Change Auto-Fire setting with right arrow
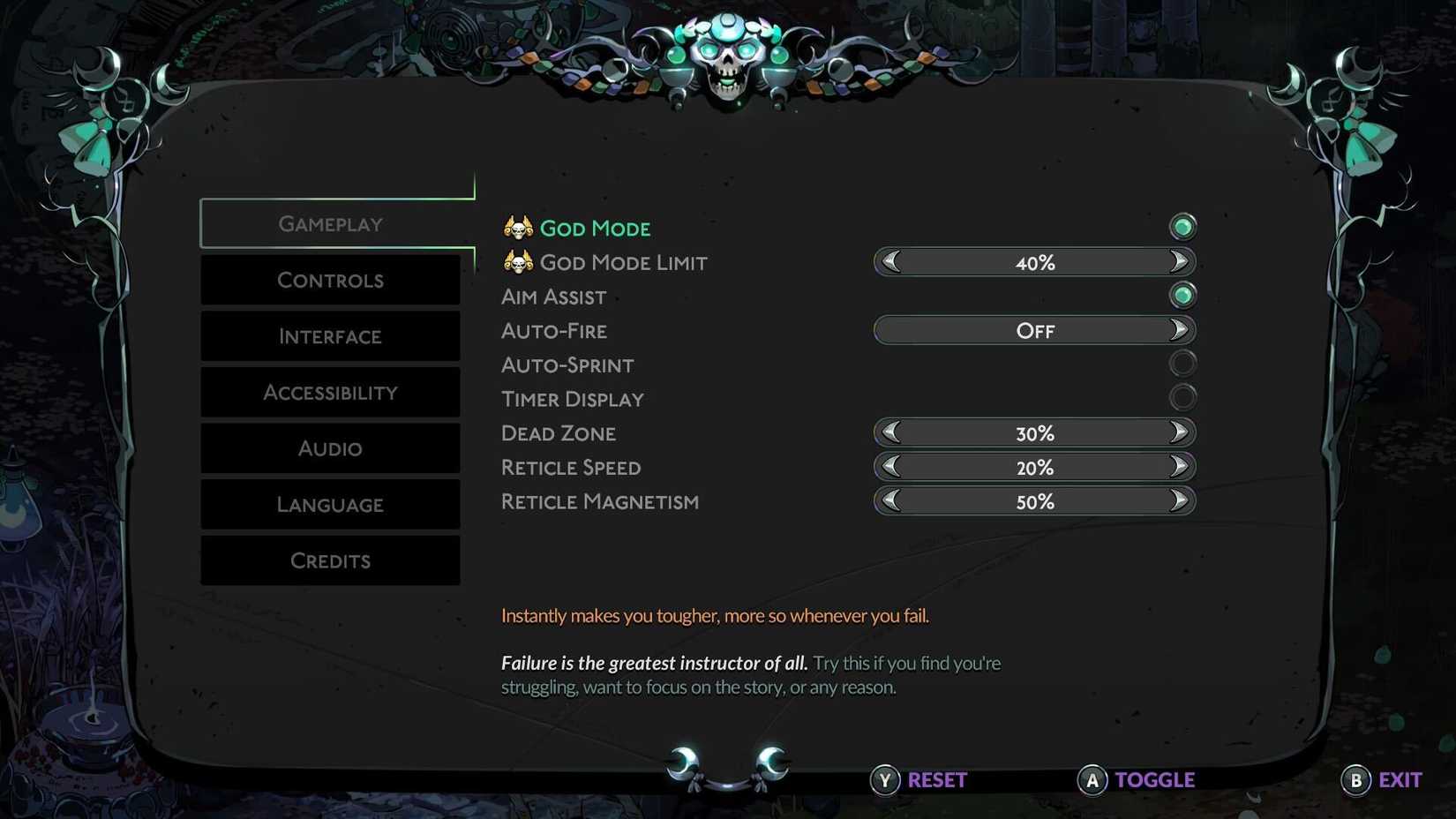 [x=1179, y=330]
